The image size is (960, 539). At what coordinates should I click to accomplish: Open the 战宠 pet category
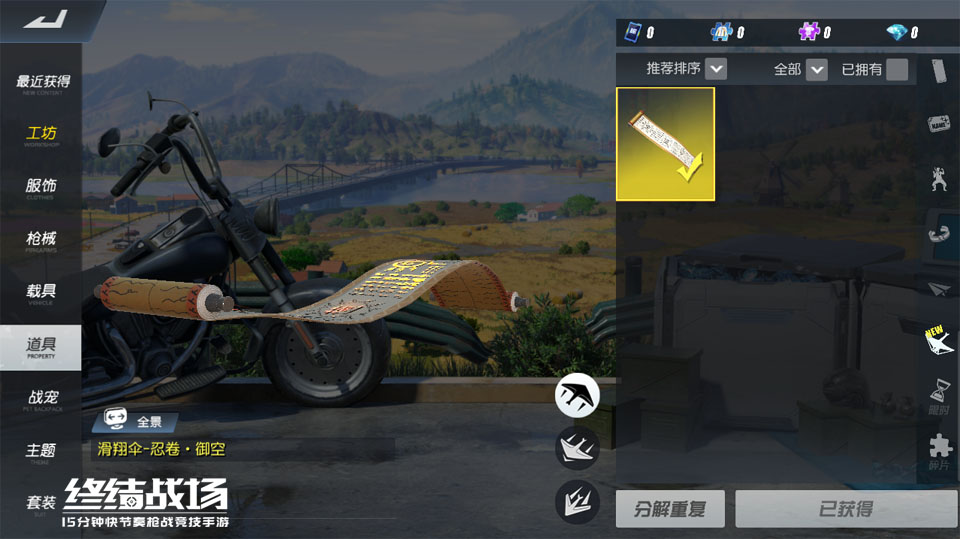(42, 398)
